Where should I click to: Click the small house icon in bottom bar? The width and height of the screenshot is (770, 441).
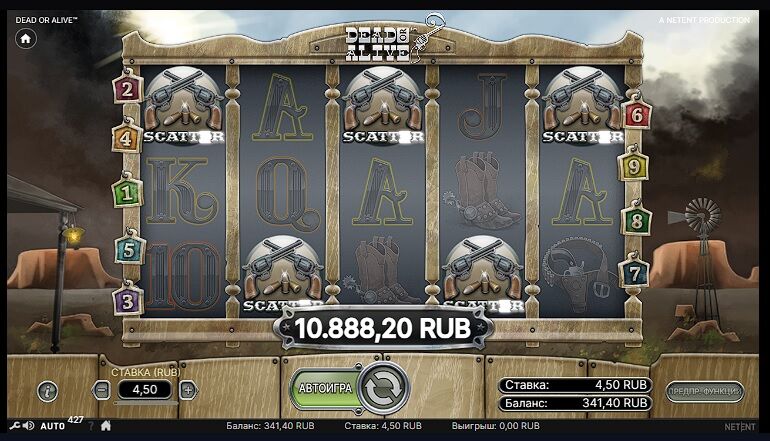106,426
